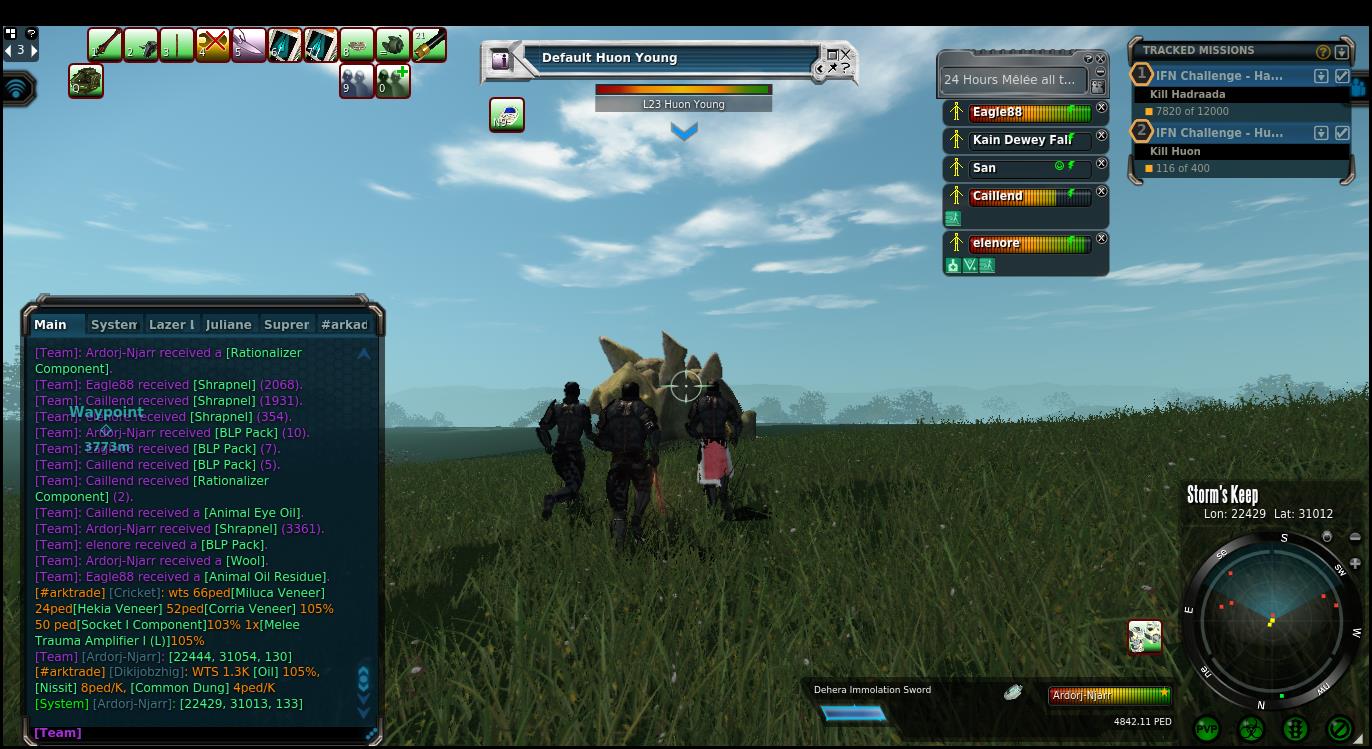Toggle tracking checkbox for Kill Hadraada mission

tap(1342, 76)
